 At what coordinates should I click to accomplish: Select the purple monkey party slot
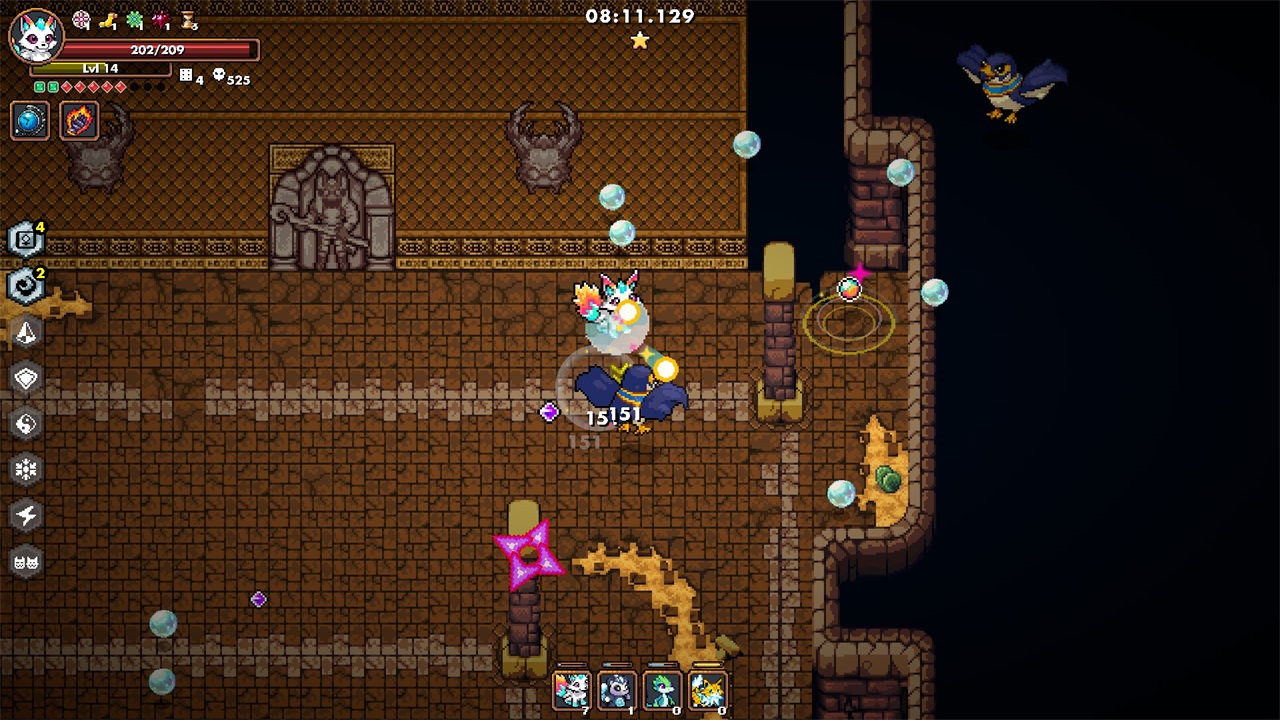[x=616, y=689]
